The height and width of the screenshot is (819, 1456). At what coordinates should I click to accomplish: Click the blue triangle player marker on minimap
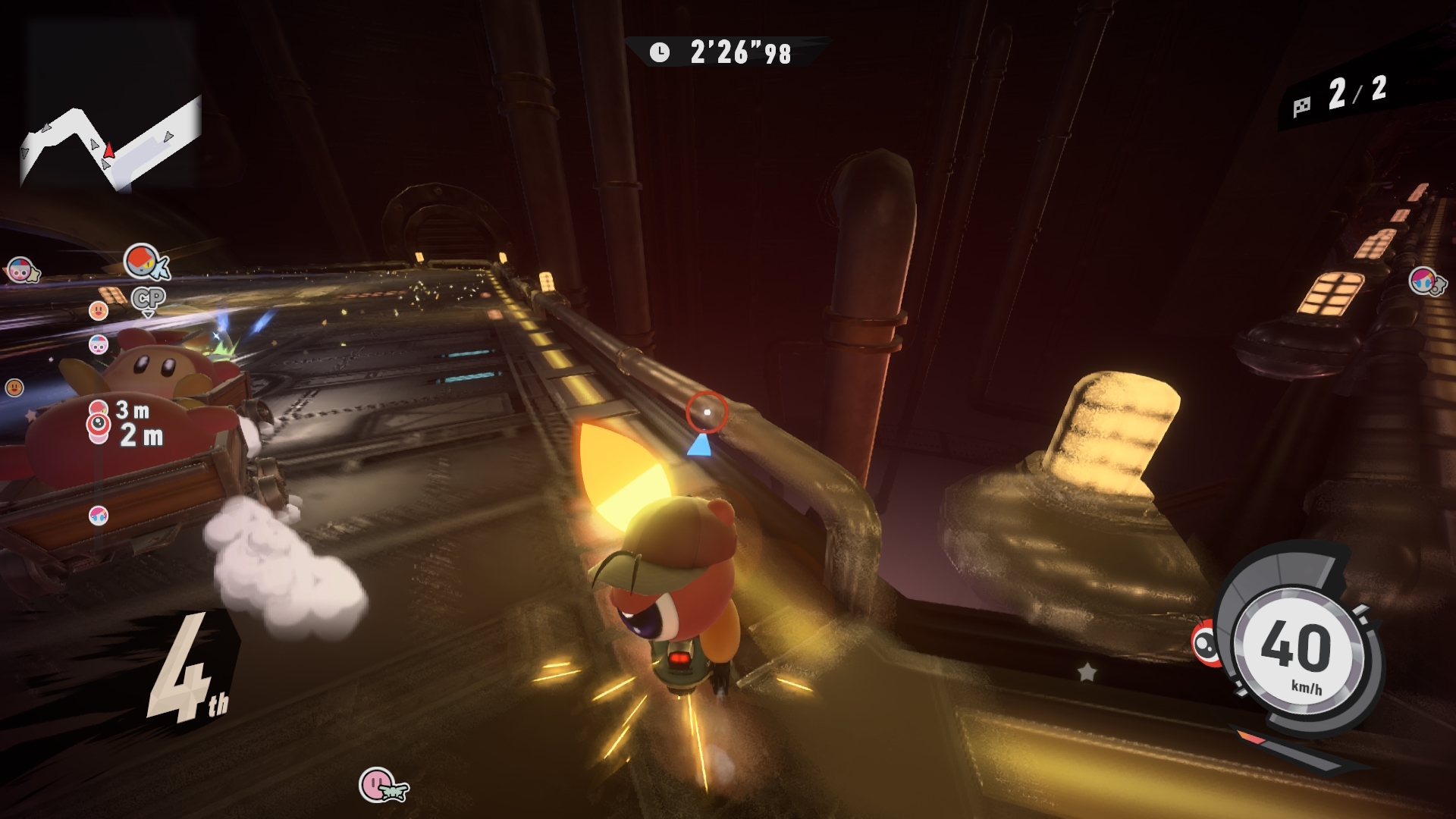point(699,445)
